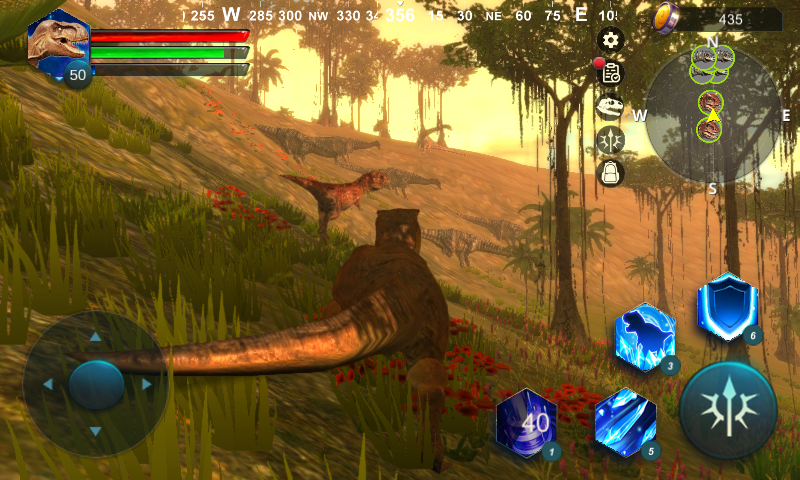Image resolution: width=800 pixels, height=480 pixels.
Task: Open the quest clipboard with red notification
Action: pyautogui.click(x=610, y=73)
